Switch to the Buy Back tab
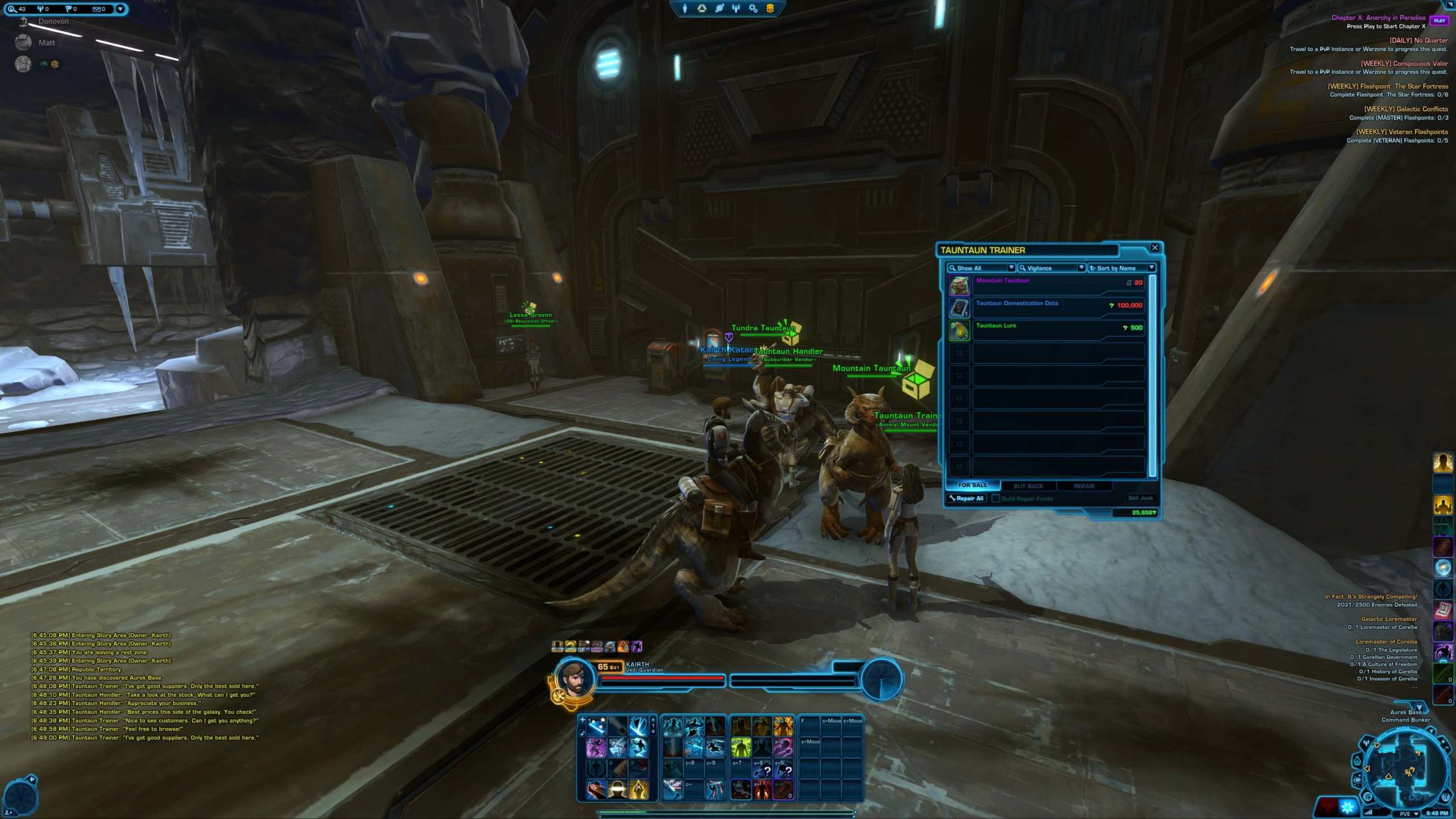 pos(1028,486)
